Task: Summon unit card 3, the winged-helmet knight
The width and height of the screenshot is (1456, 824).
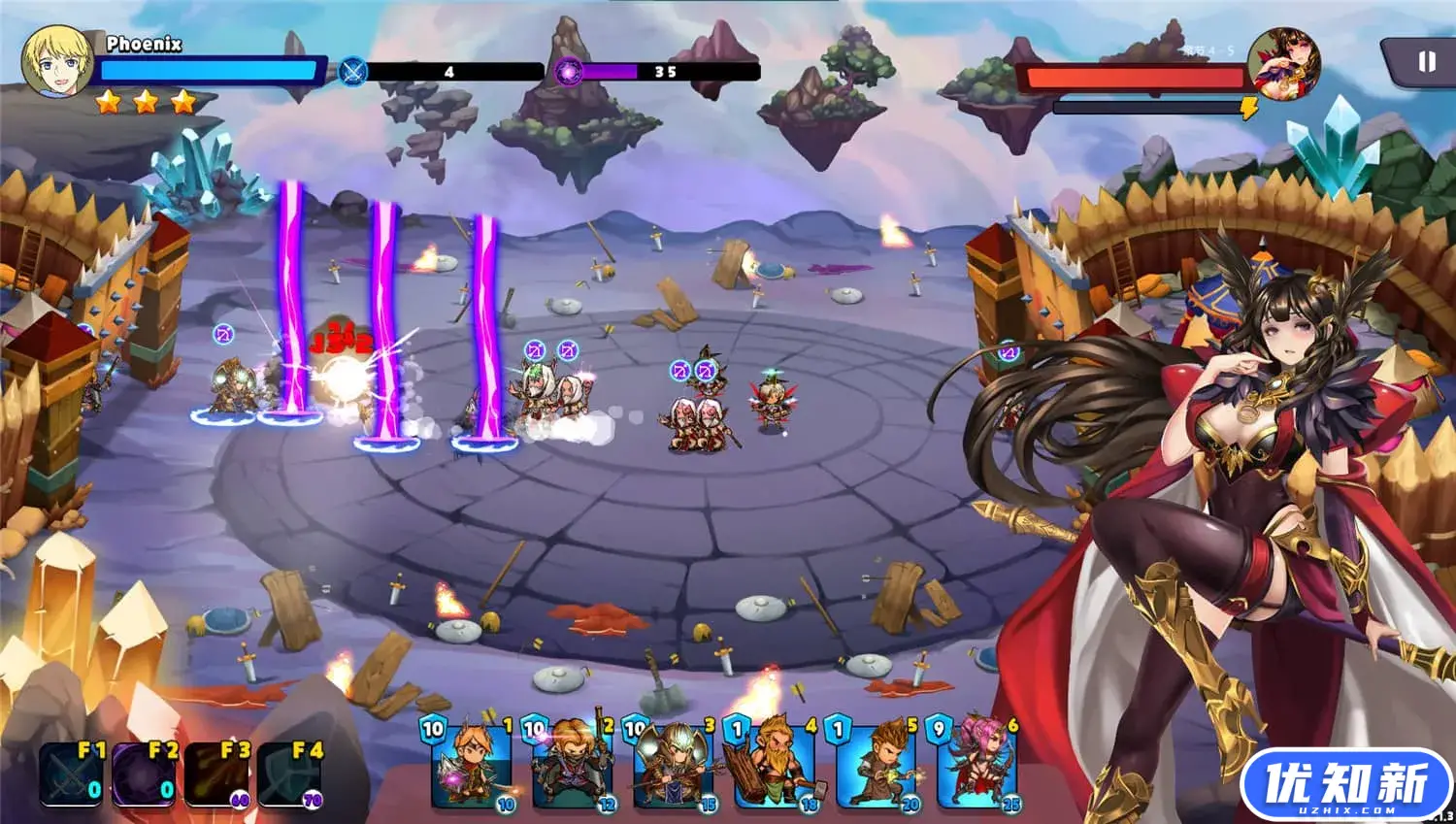Action: (x=672, y=767)
